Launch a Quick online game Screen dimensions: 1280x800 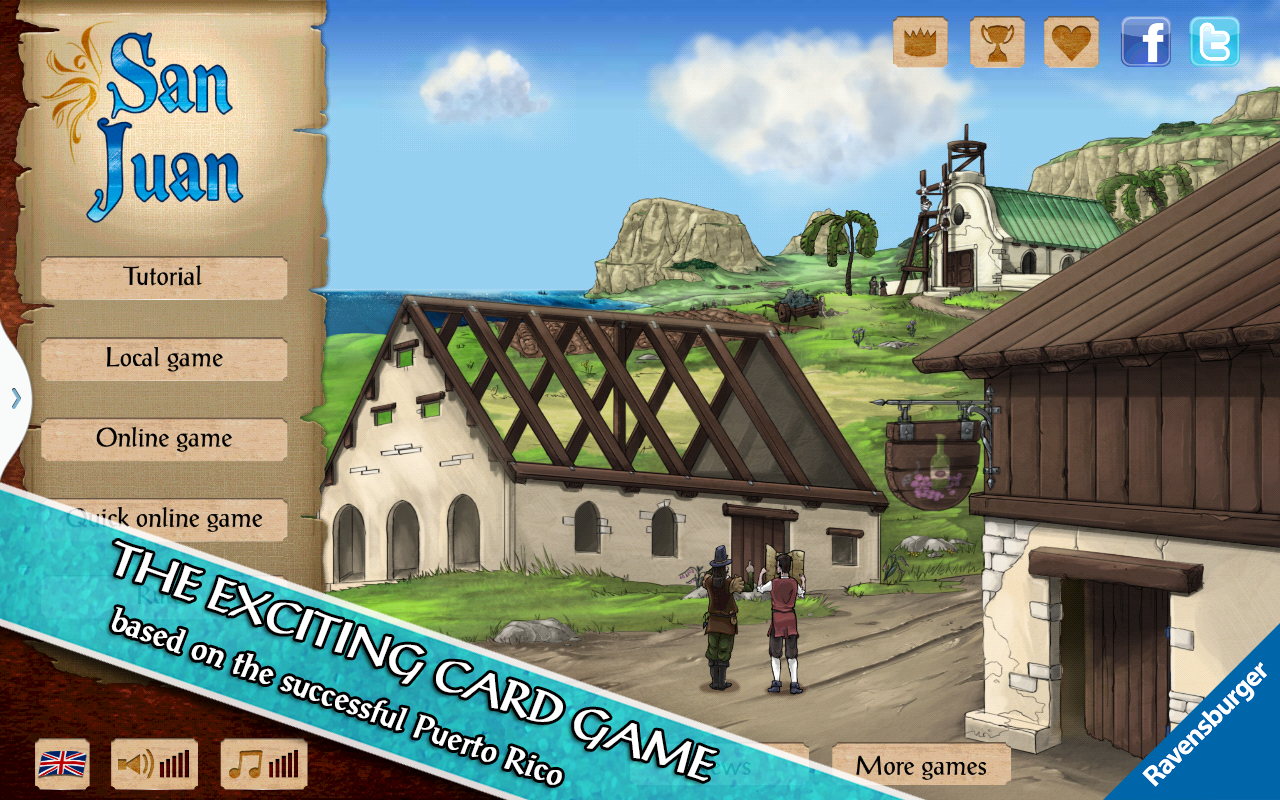(164, 519)
